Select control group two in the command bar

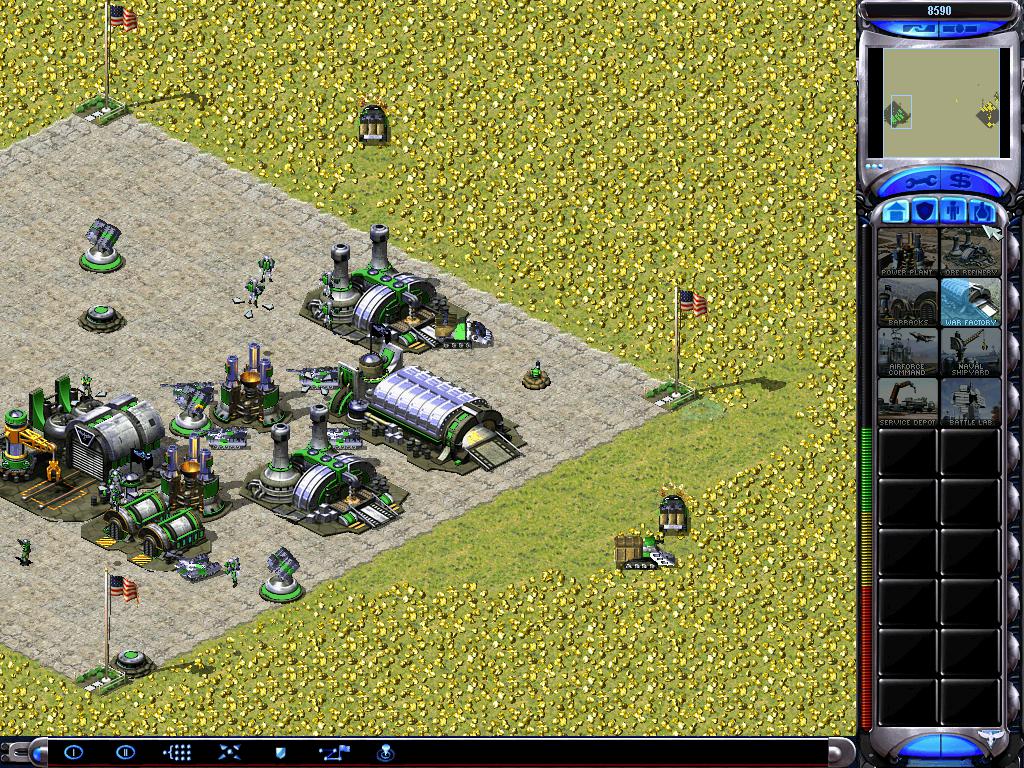tap(125, 752)
